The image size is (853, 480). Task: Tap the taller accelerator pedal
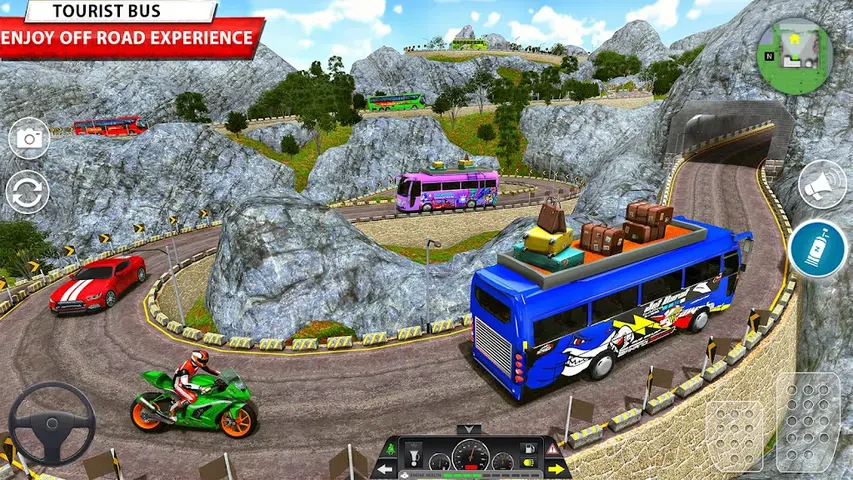tap(808, 420)
